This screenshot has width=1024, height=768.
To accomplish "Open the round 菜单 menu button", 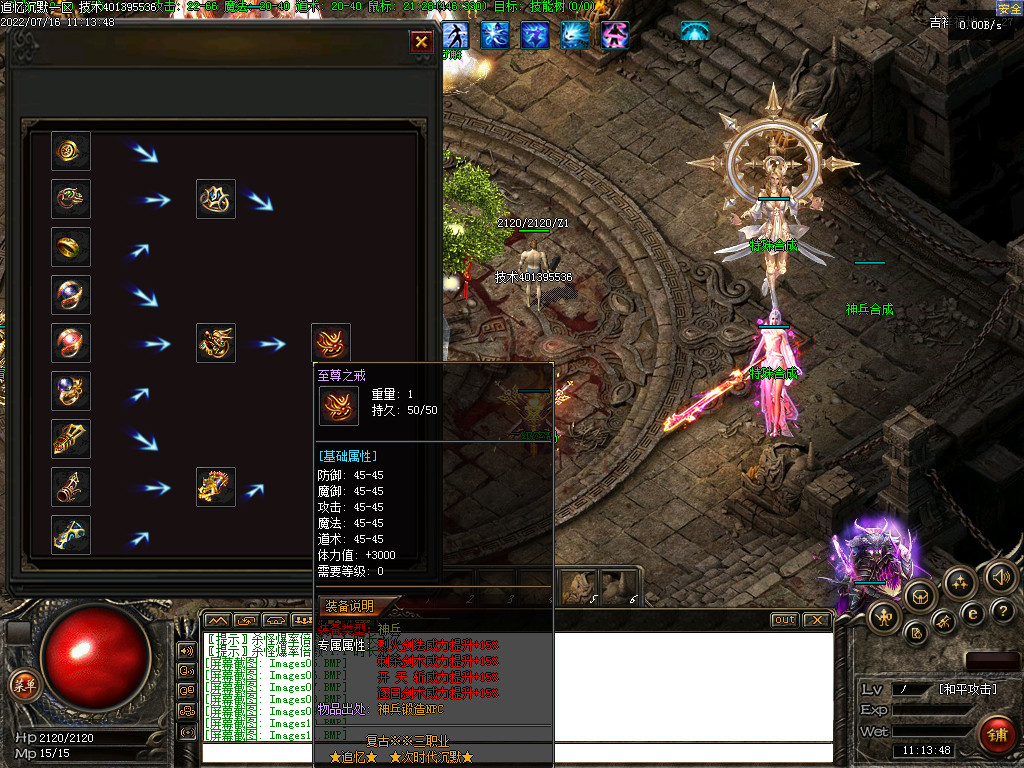I will 23,684.
